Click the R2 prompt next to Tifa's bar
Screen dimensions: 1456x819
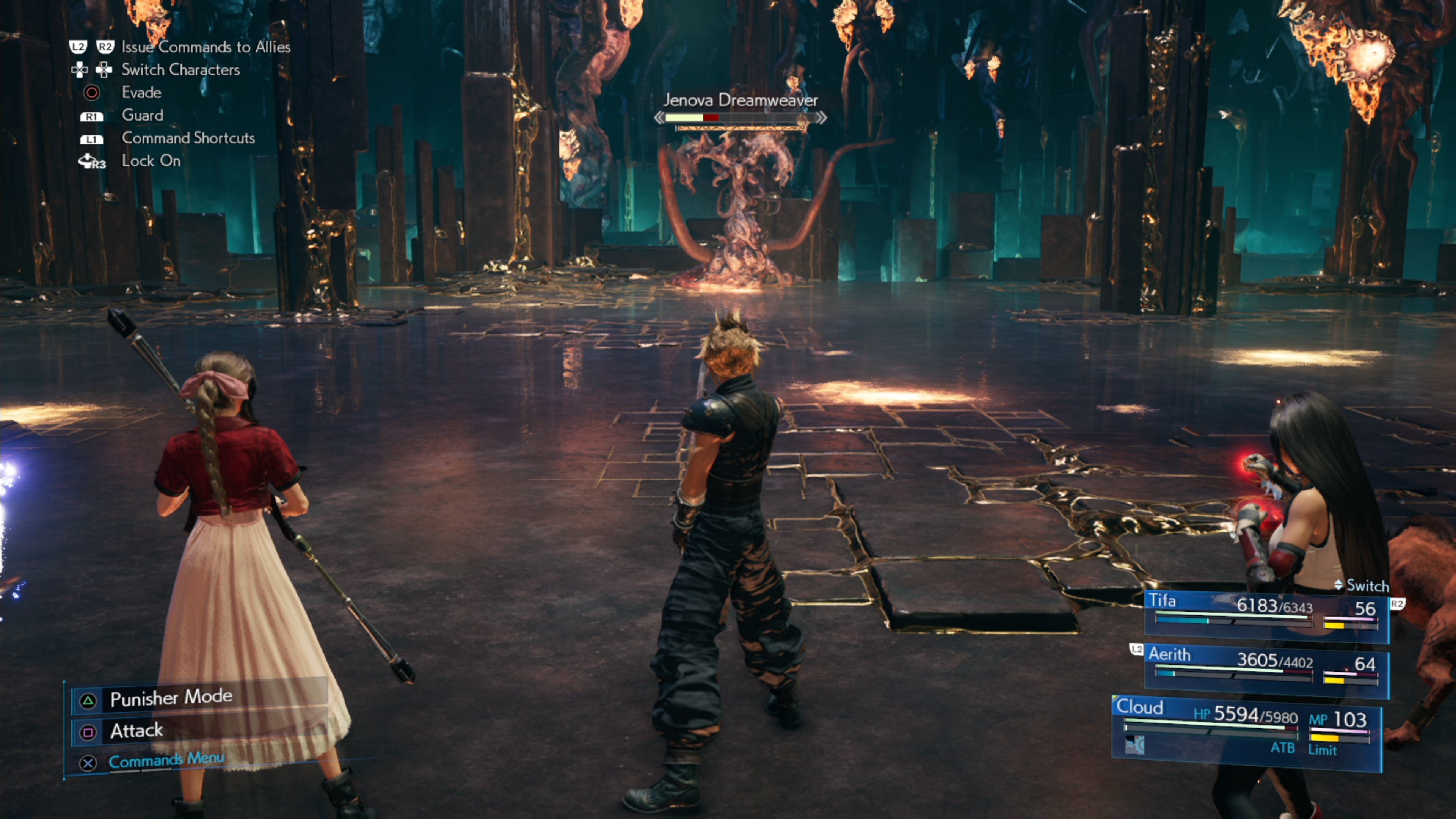(x=1398, y=604)
